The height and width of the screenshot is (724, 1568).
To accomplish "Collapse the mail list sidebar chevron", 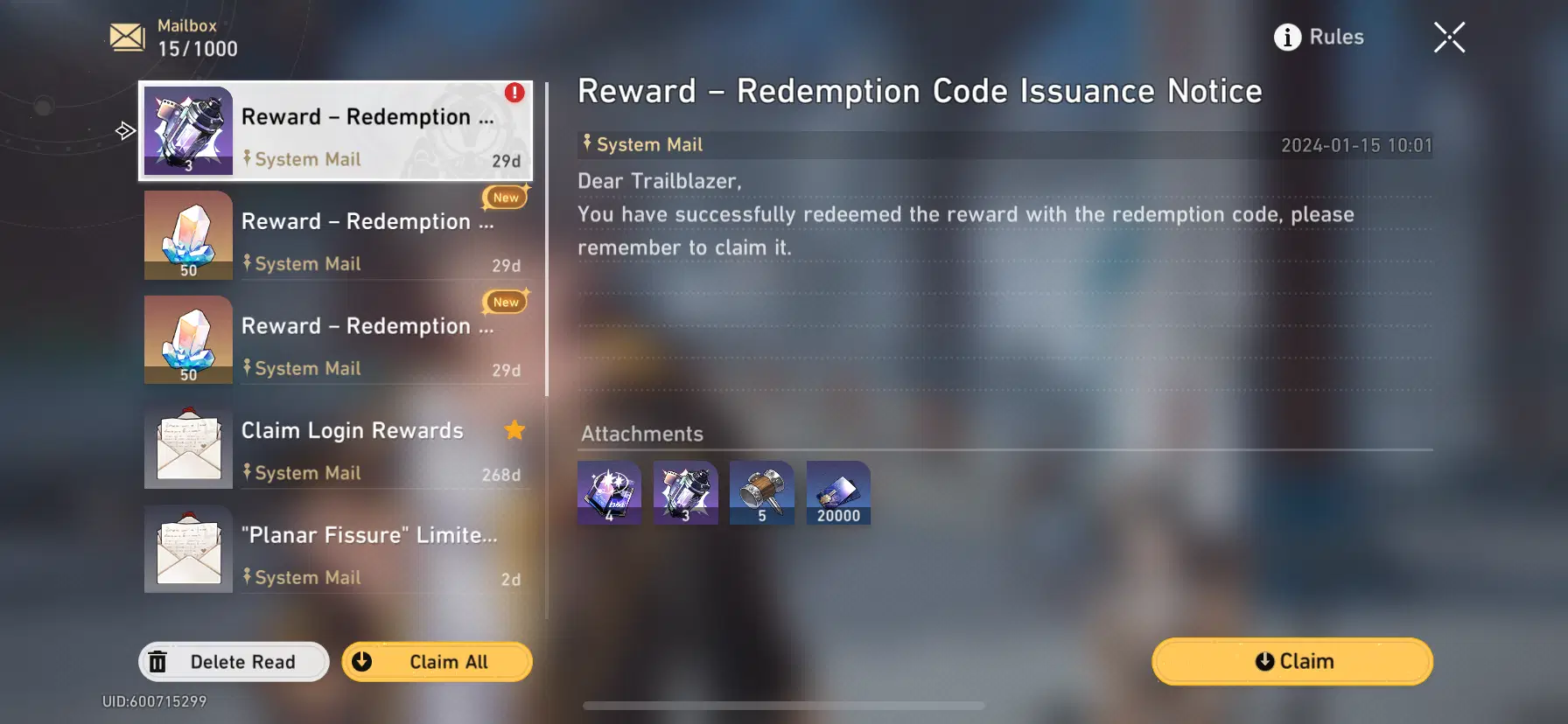I will click(124, 129).
